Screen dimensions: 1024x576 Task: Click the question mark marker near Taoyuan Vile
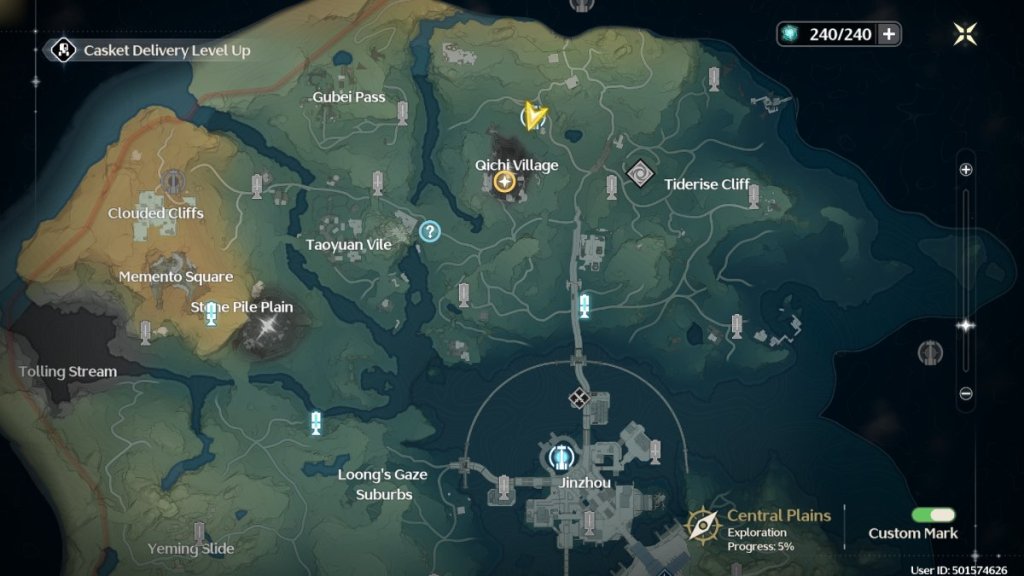tap(430, 232)
